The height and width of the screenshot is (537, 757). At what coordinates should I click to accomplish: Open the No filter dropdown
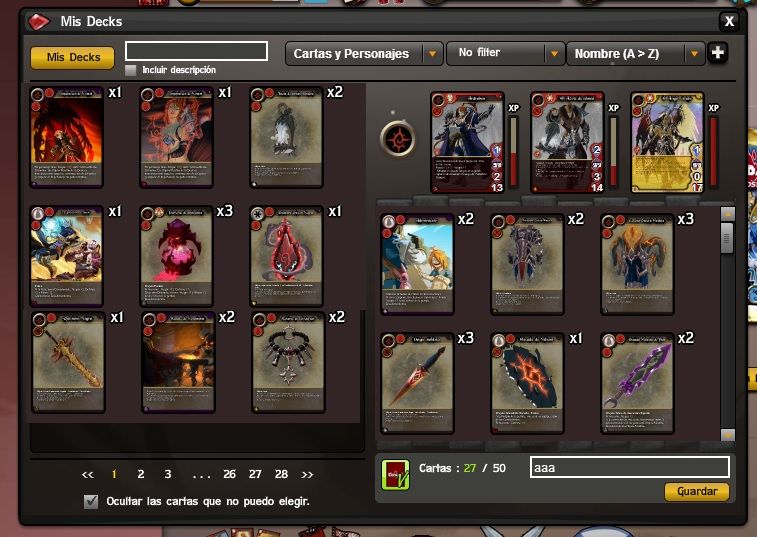tap(507, 53)
